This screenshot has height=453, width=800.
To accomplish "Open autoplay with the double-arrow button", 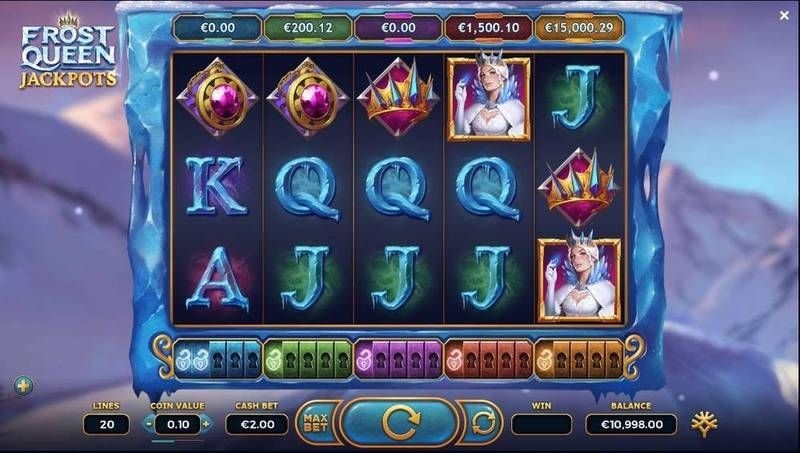I will click(482, 423).
